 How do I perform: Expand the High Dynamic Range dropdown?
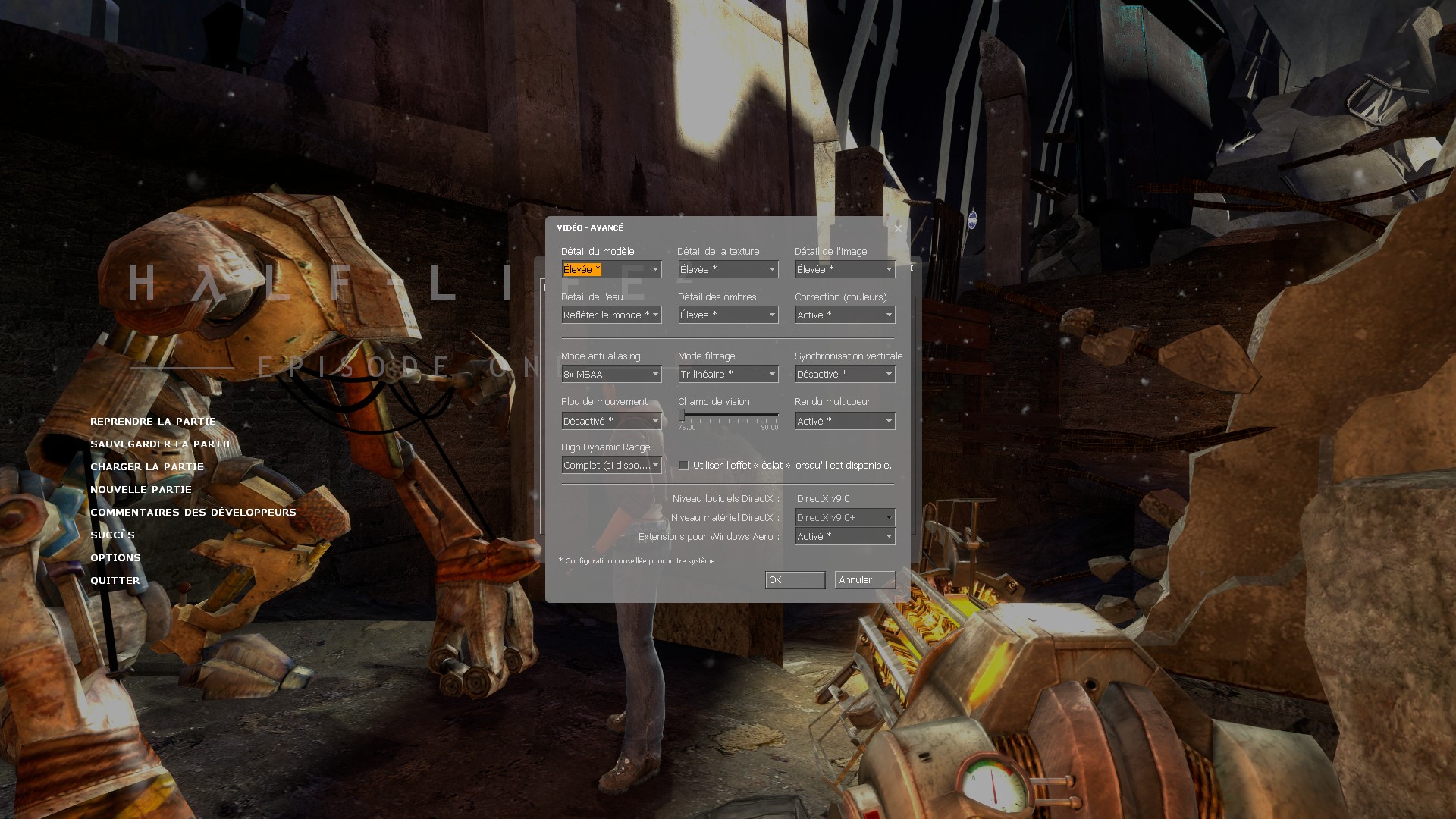[611, 466]
